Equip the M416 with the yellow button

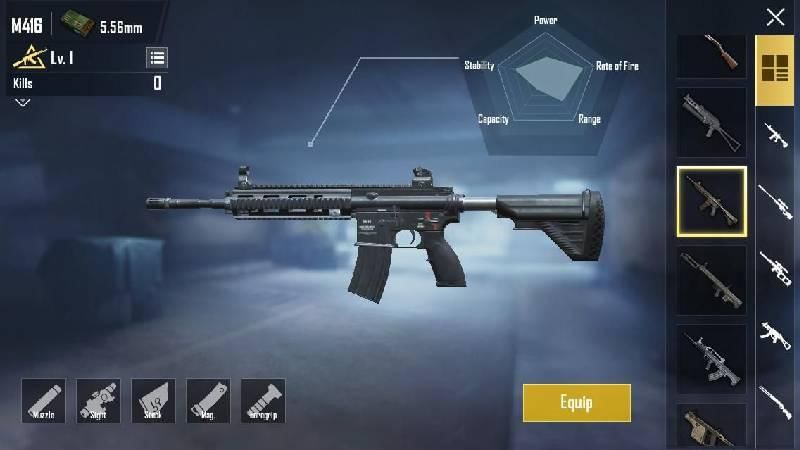pos(576,403)
